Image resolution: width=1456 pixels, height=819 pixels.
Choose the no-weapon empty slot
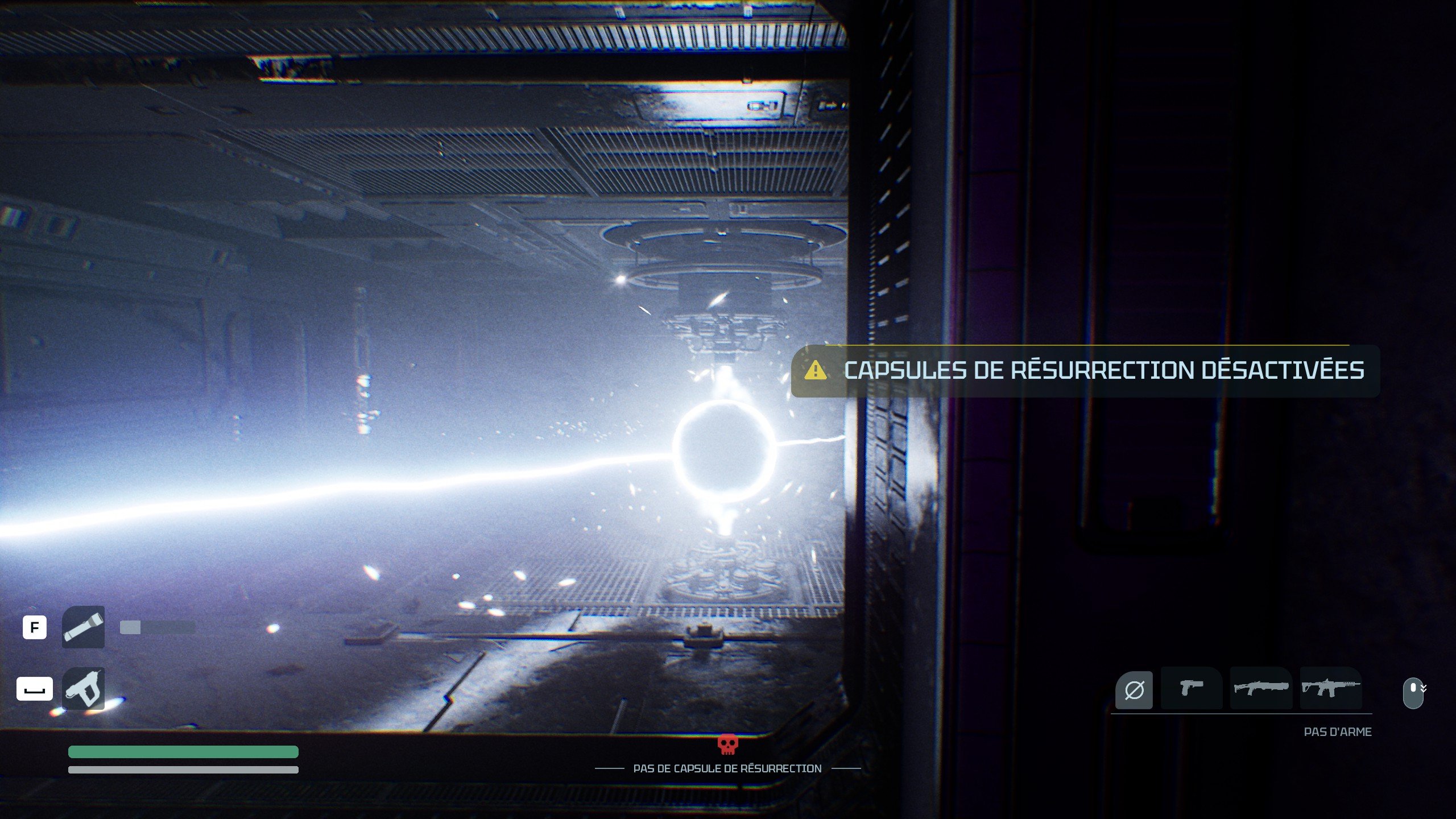pos(1134,690)
